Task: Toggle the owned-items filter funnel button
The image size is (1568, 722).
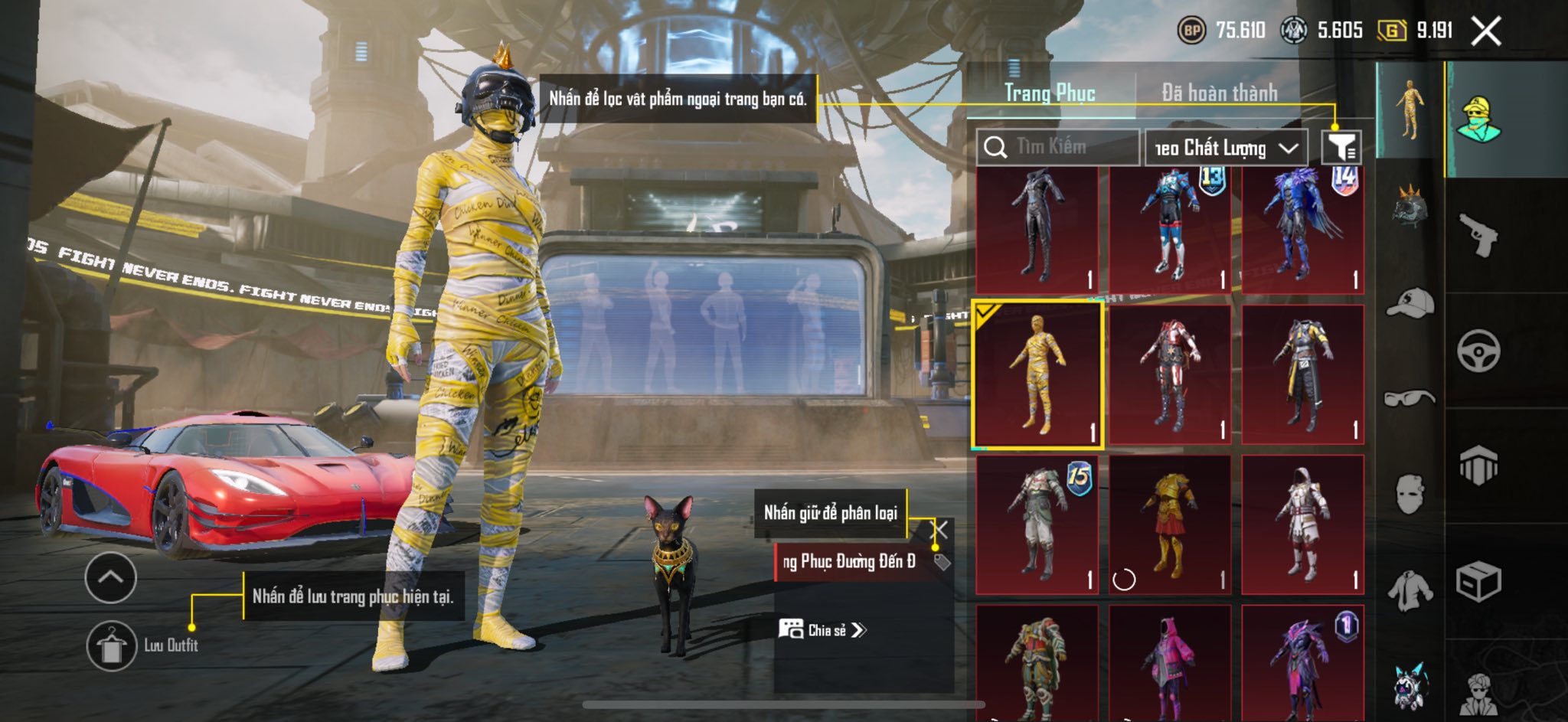Action: click(1341, 146)
